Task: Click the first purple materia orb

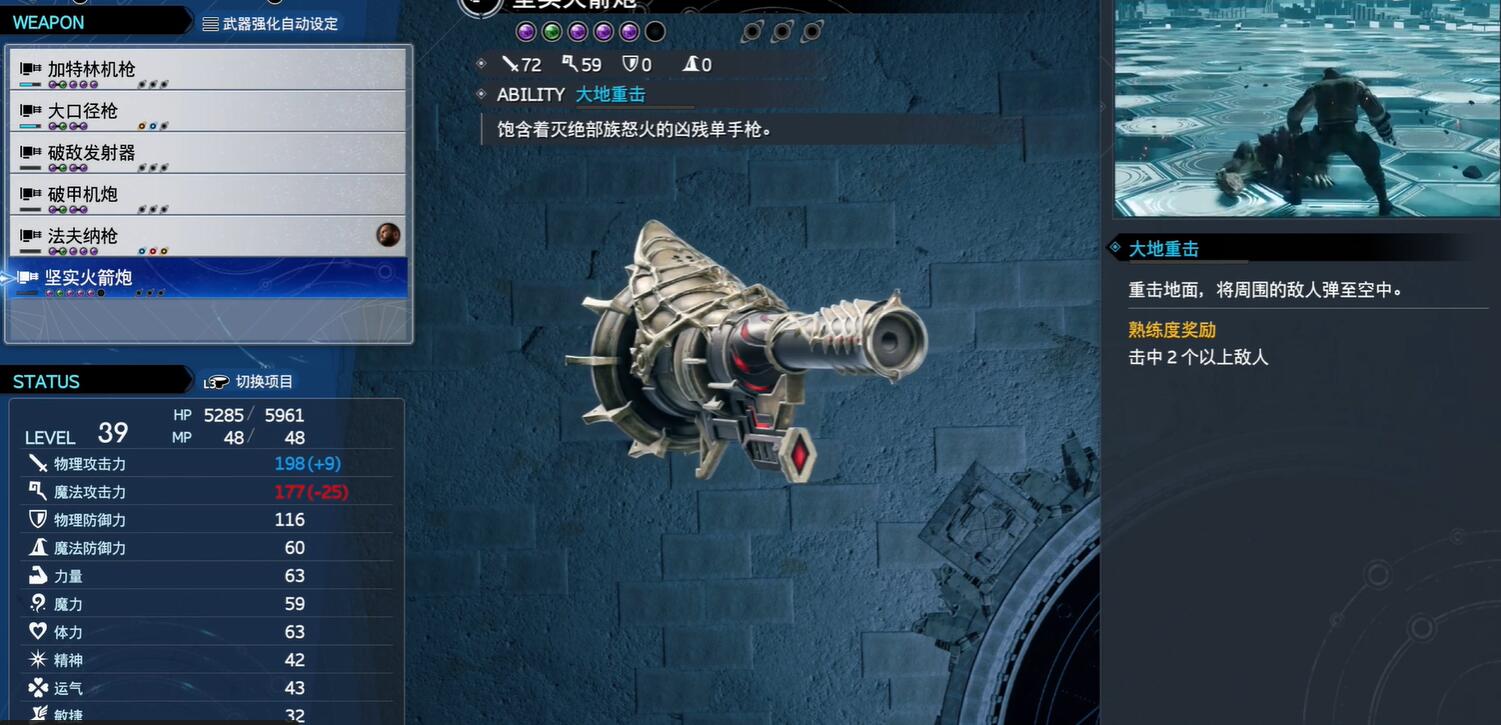Action: 526,31
